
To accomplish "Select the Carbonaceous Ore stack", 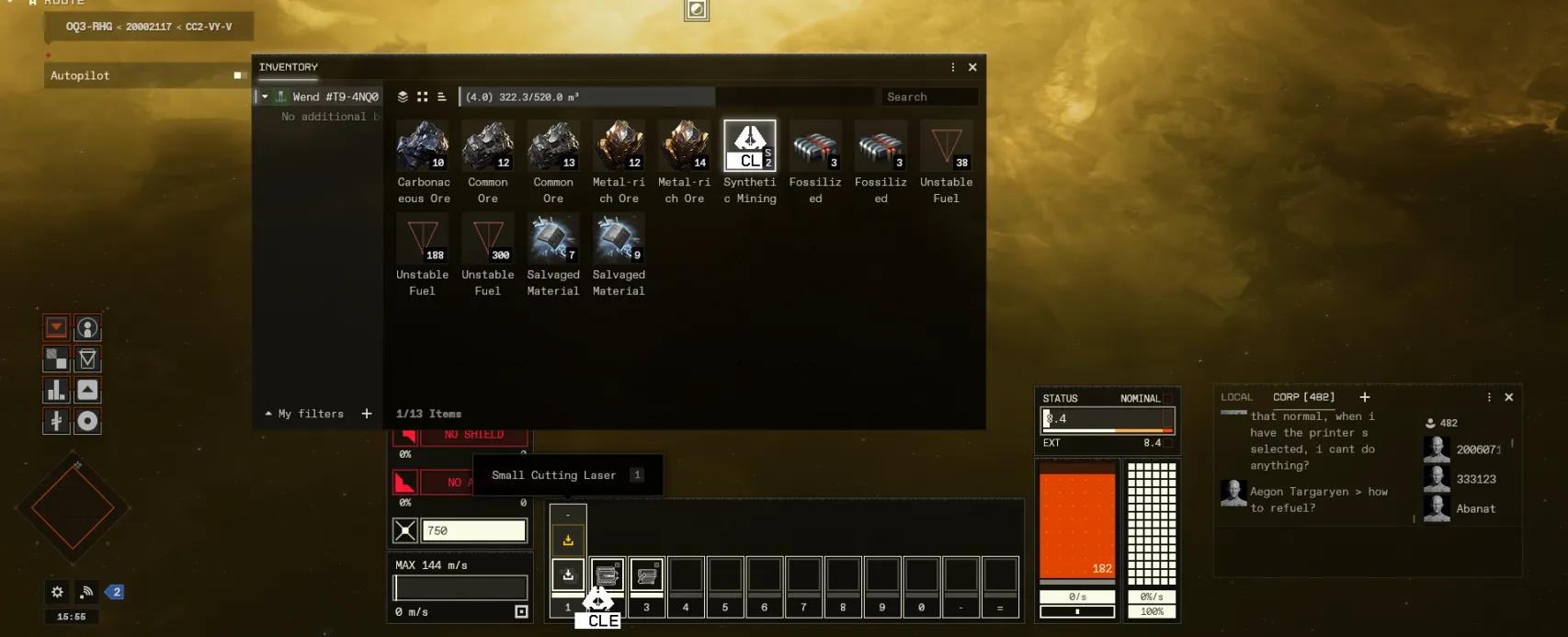I will click(x=423, y=147).
